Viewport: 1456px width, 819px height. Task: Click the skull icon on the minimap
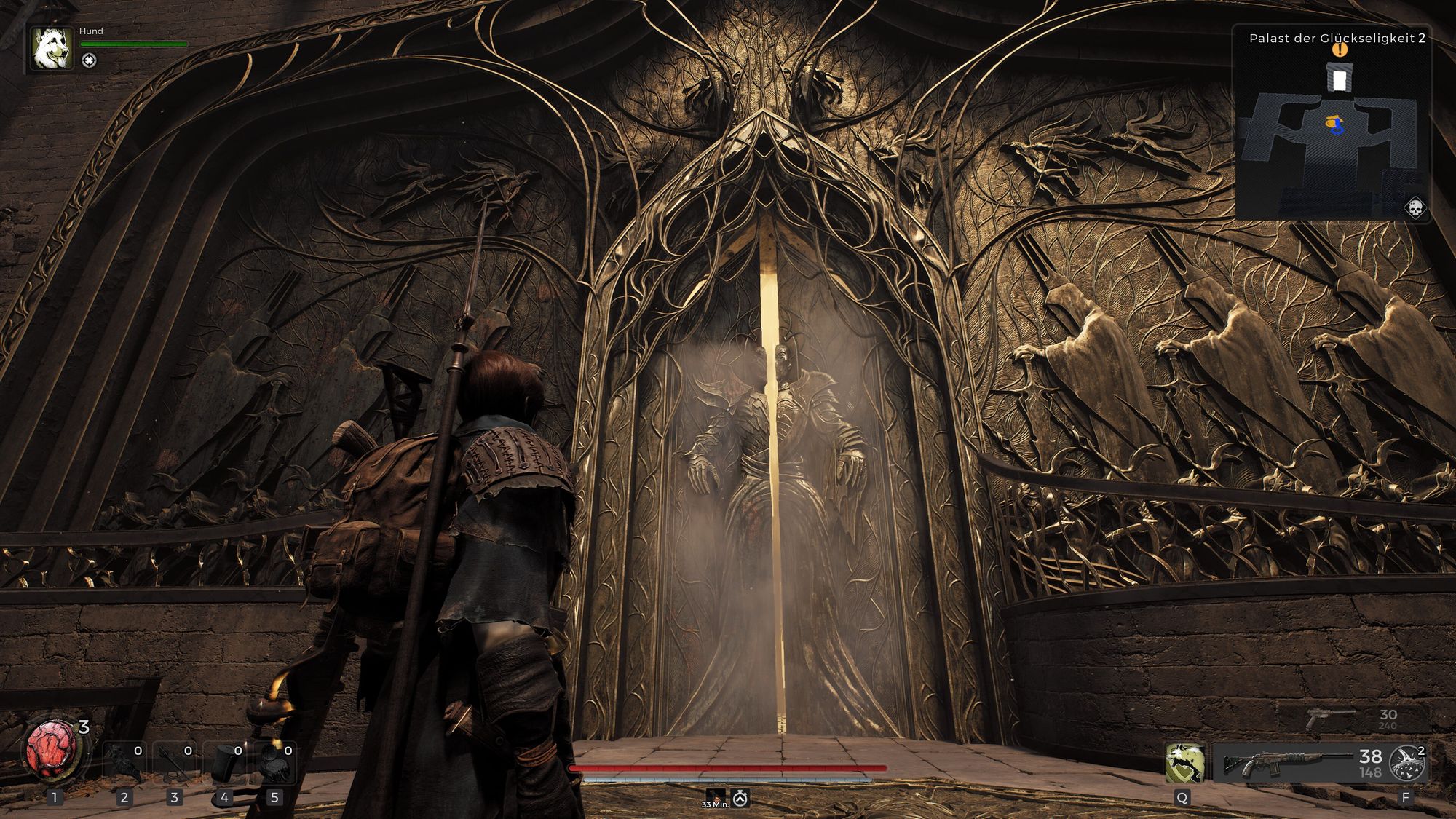click(x=1415, y=208)
